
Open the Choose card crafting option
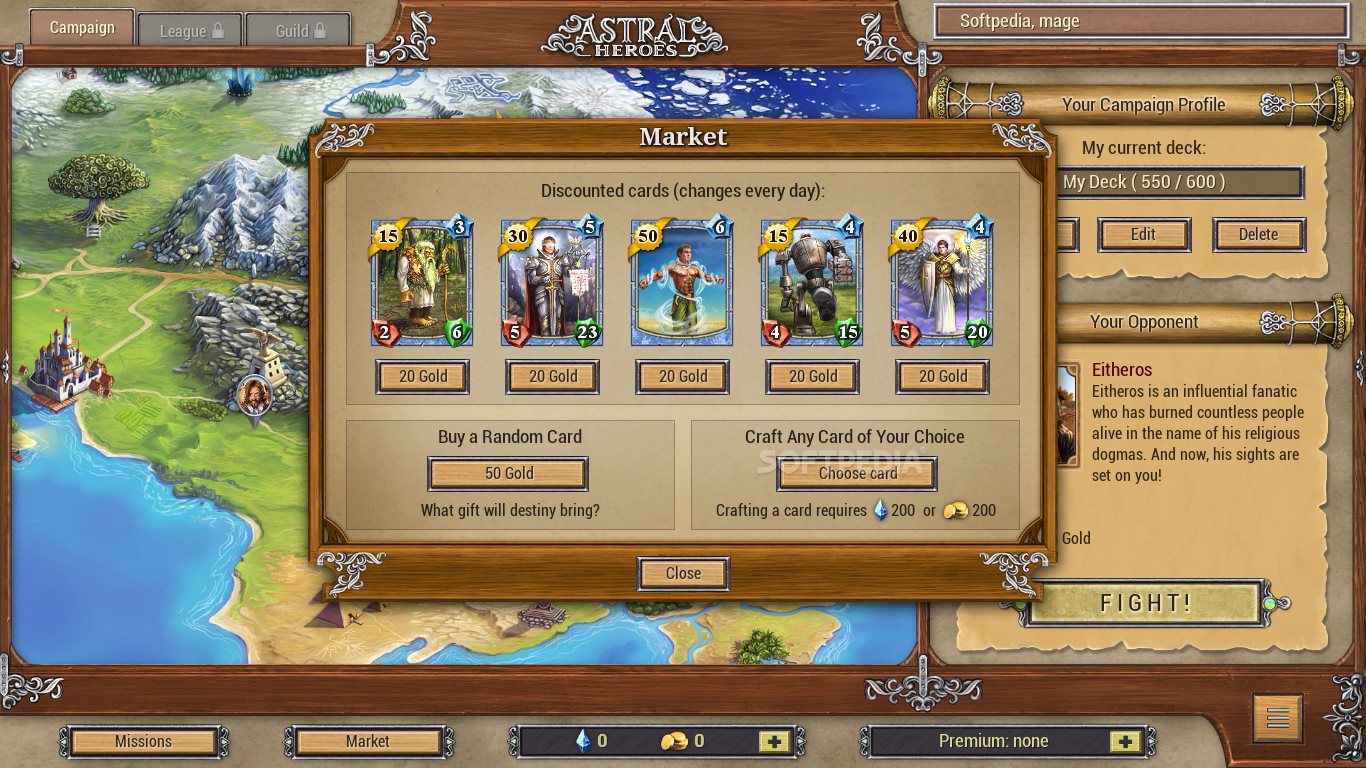(857, 474)
